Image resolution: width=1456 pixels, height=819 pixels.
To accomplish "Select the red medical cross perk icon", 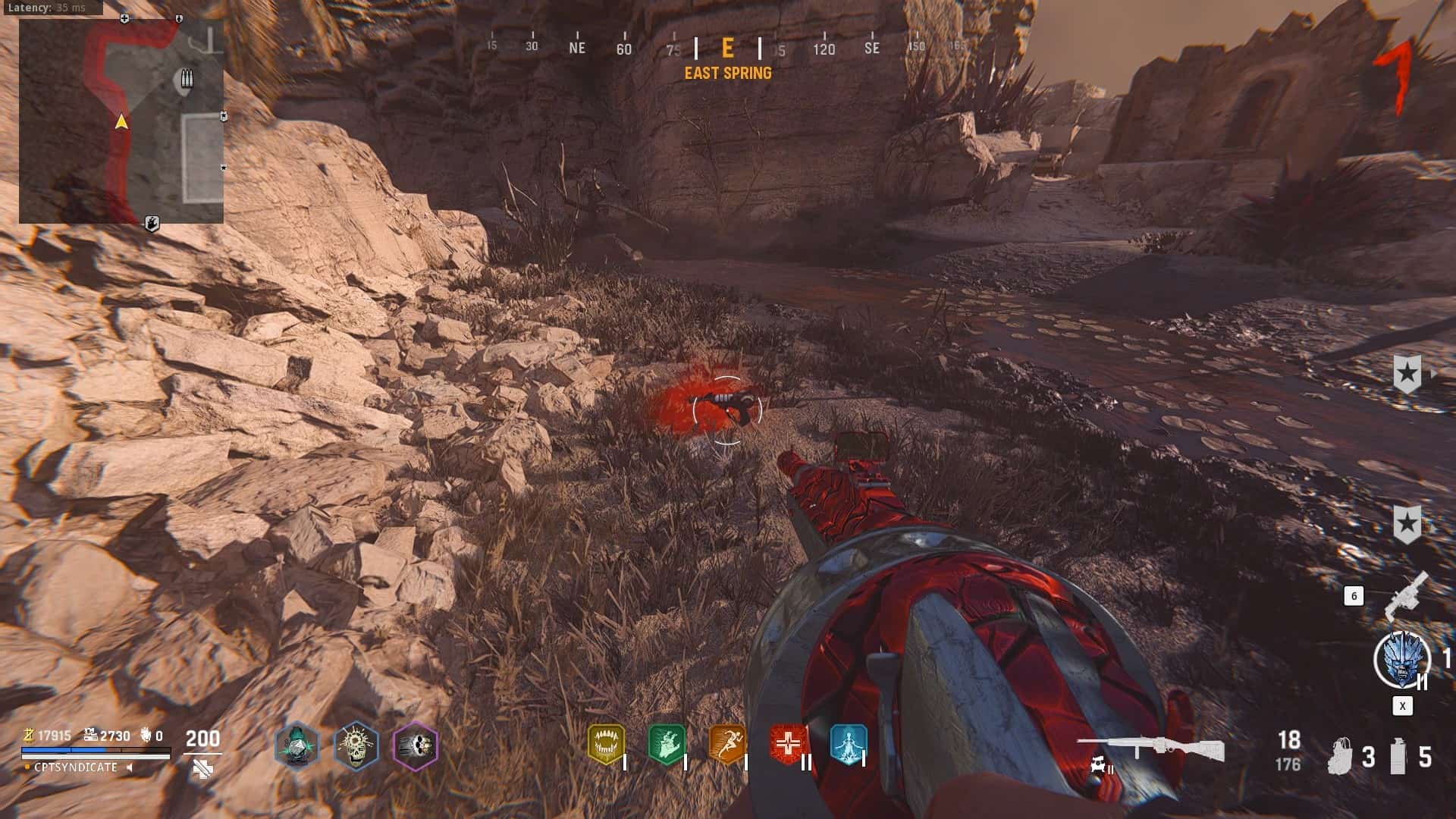I will pos(787,744).
